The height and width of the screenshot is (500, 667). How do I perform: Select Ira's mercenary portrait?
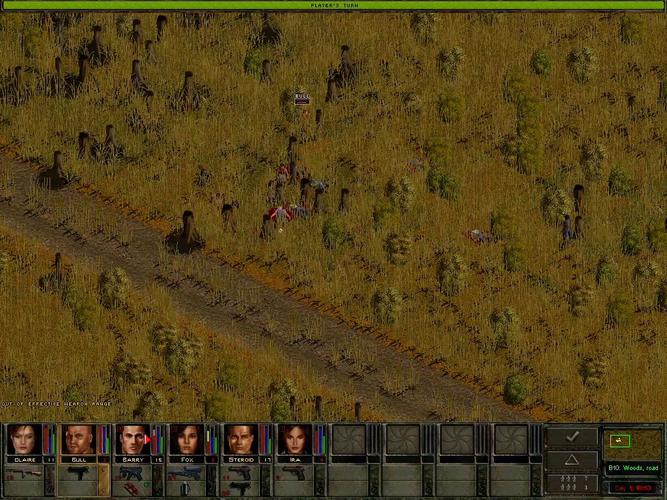pos(292,439)
